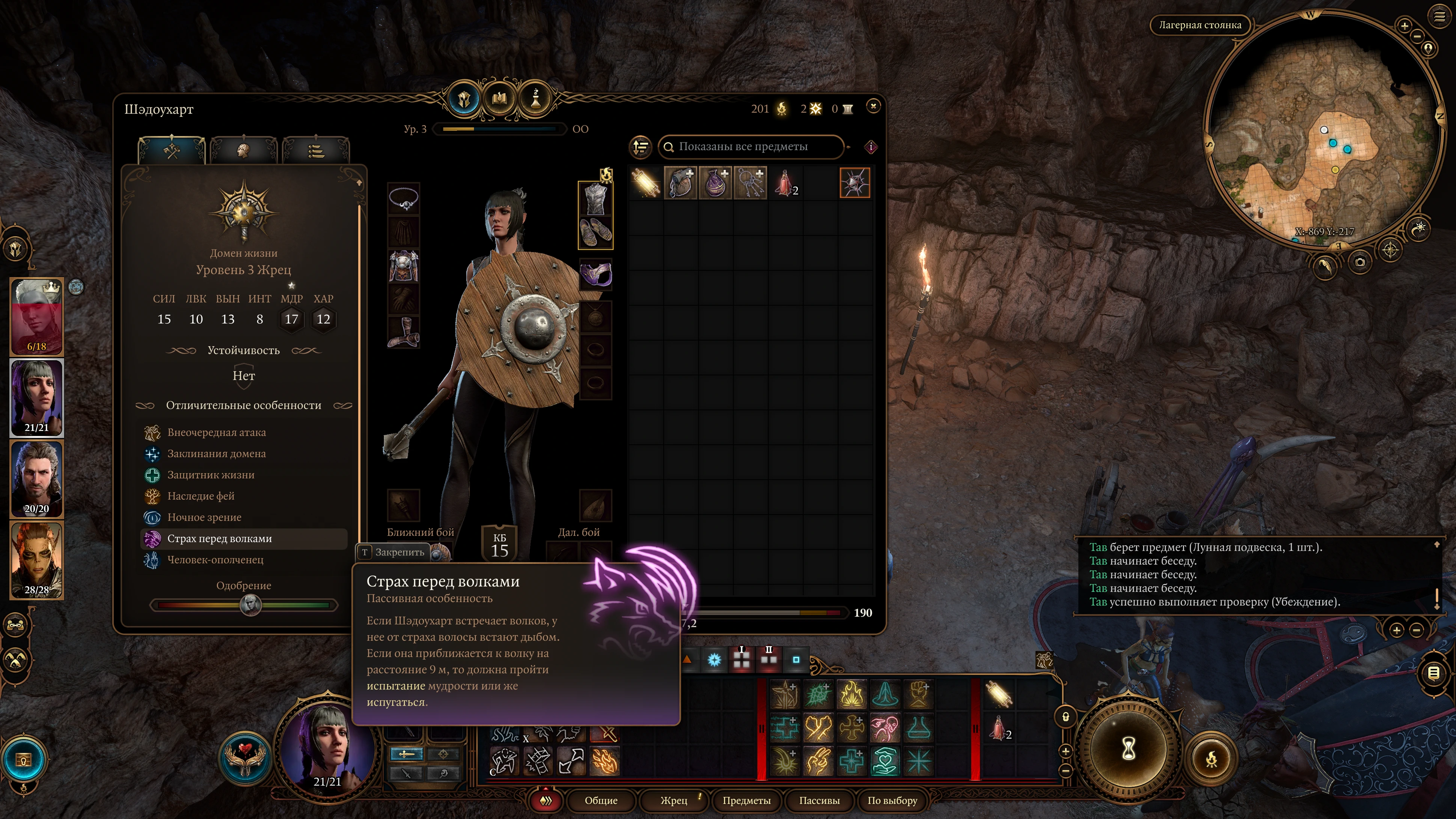Choose the Внеочередная атака feature
Screen dimensions: 1456x819
coord(216,432)
